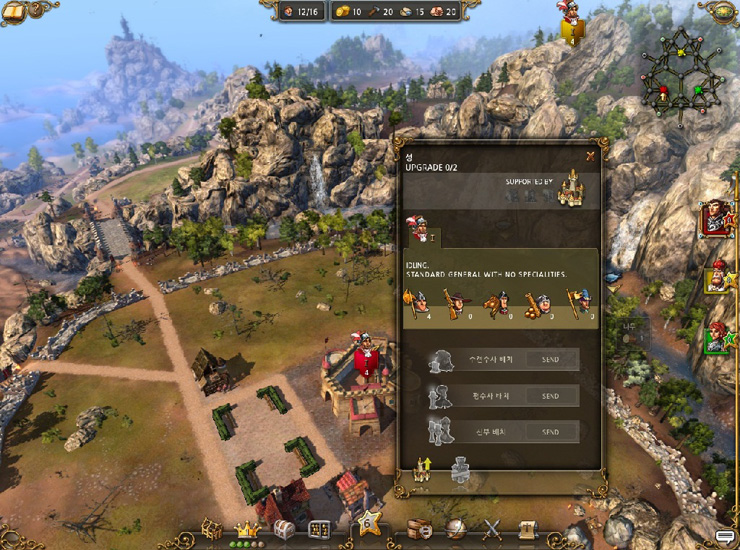Open the globe menu in bottom toolbar
740x550 pixels.
[456, 529]
